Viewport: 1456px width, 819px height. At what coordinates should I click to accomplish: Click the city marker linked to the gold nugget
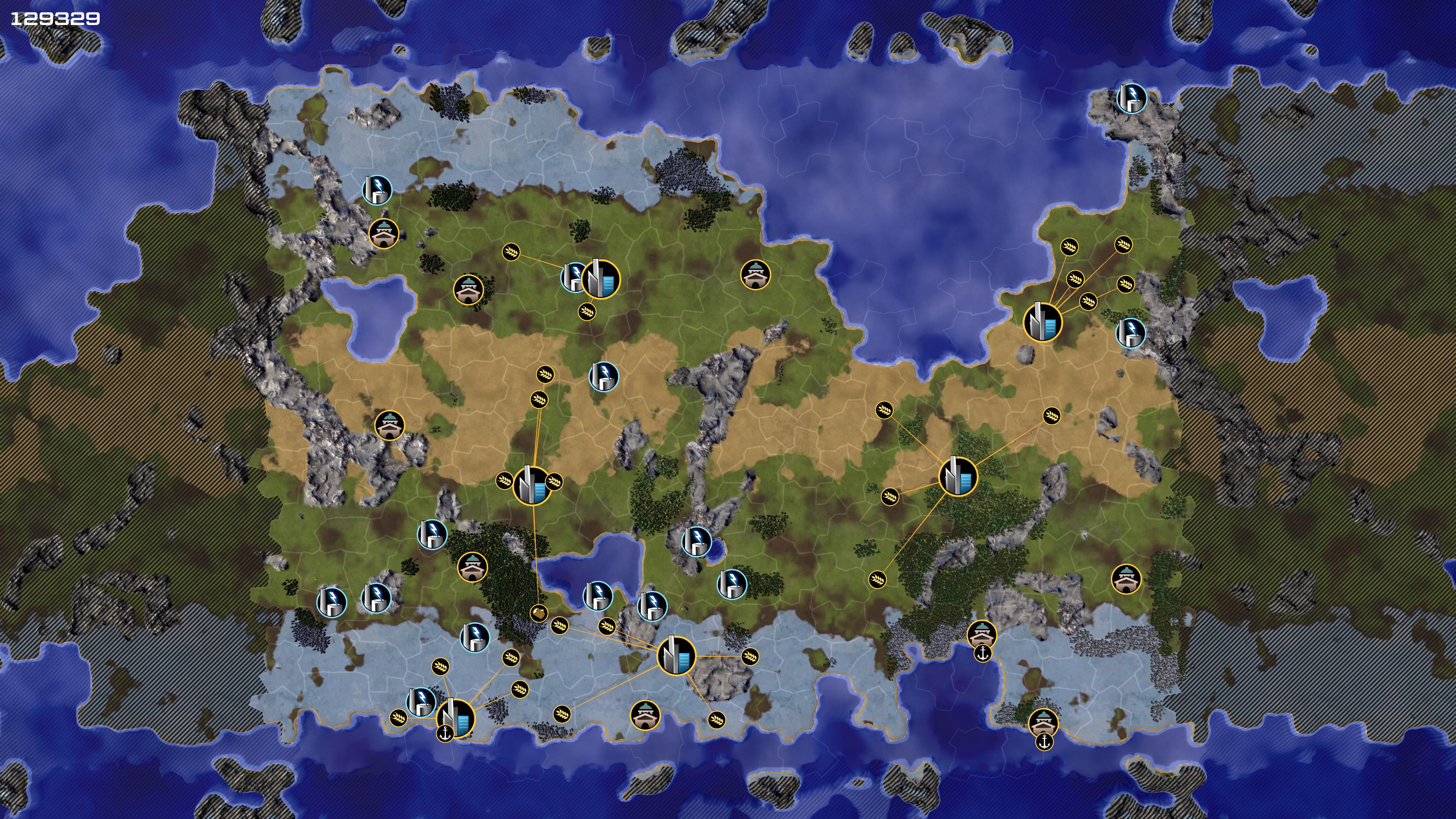(x=532, y=485)
